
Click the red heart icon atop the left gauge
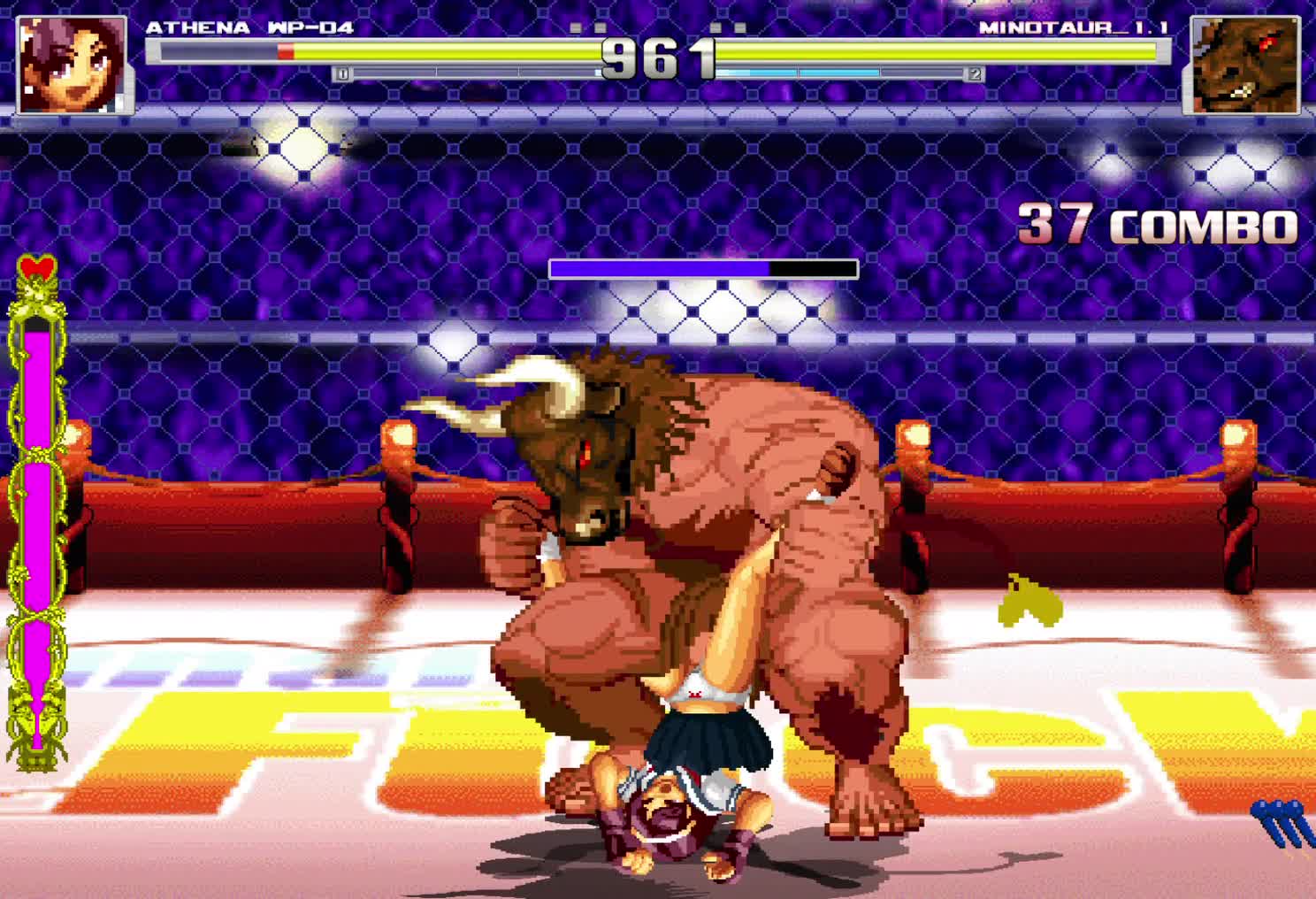point(35,265)
